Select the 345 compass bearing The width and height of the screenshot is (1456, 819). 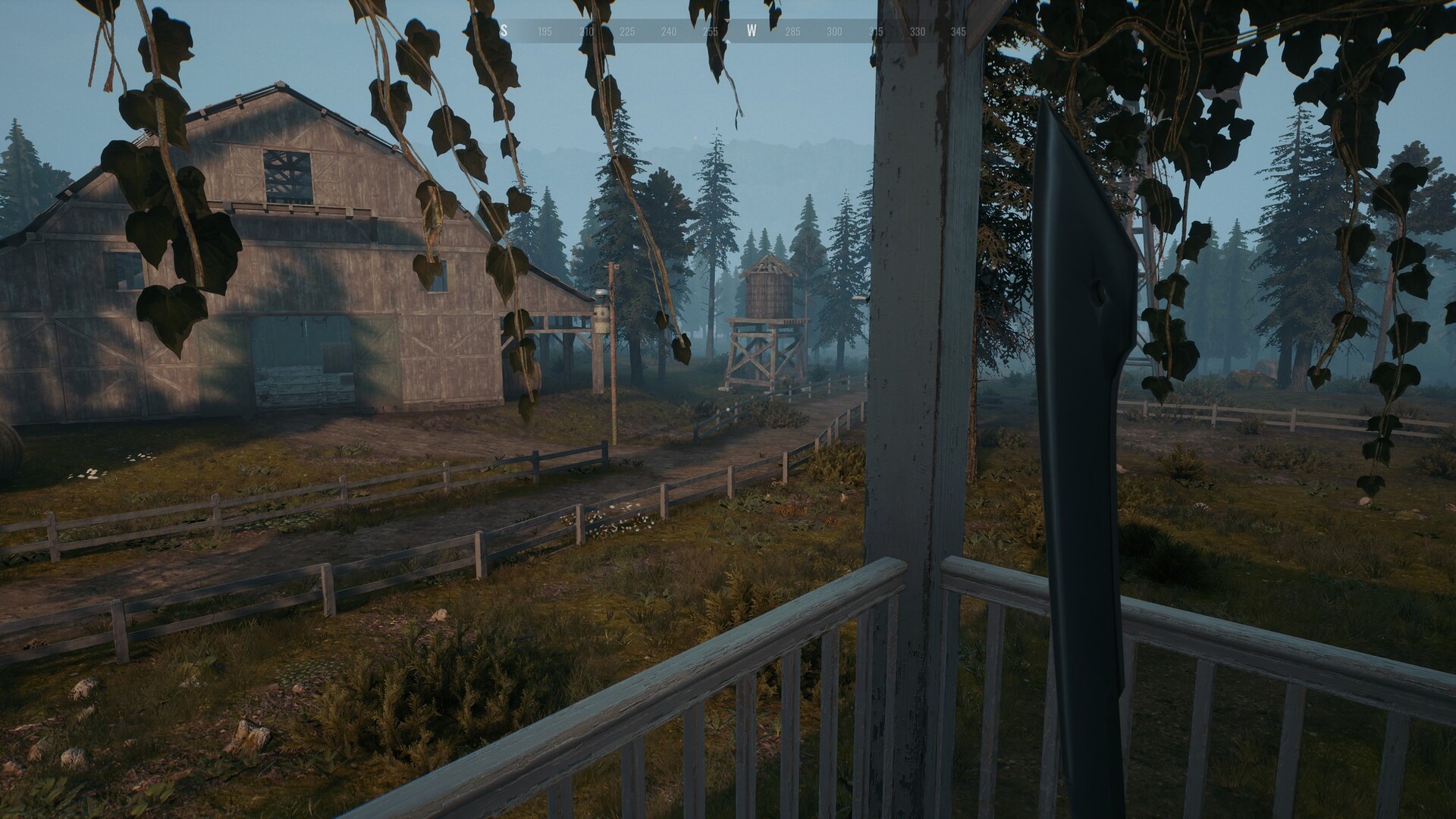(959, 30)
